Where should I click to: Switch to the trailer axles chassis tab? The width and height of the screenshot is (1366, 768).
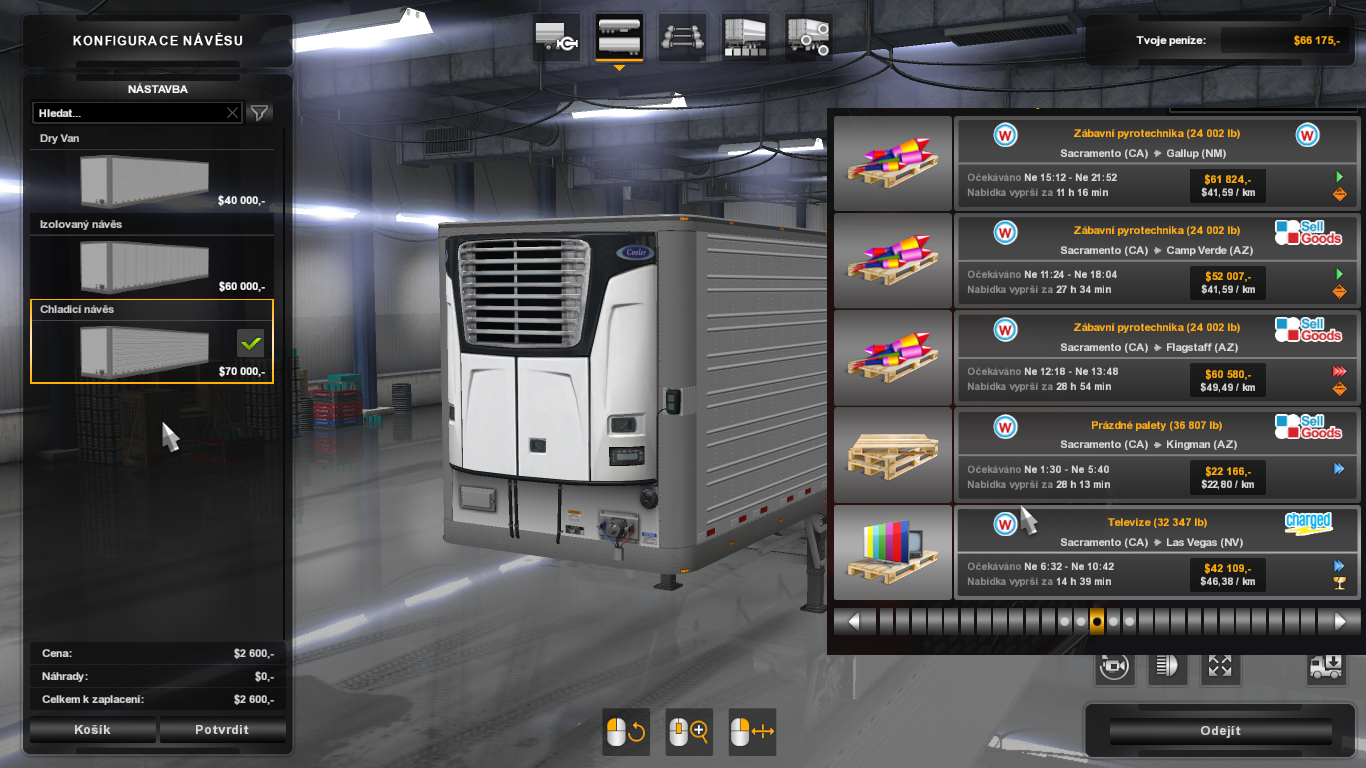coord(682,37)
